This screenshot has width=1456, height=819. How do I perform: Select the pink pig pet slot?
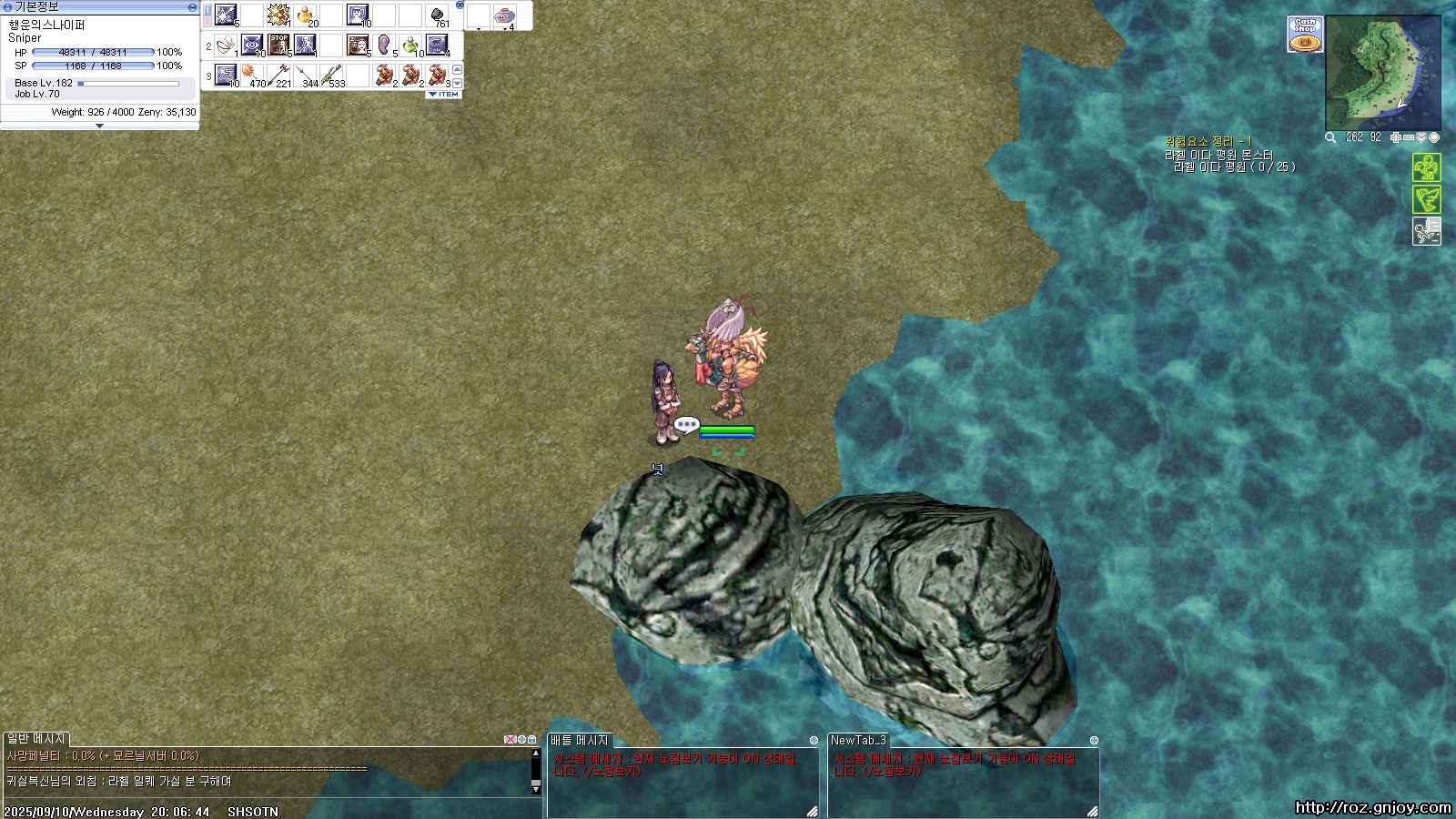click(x=504, y=15)
